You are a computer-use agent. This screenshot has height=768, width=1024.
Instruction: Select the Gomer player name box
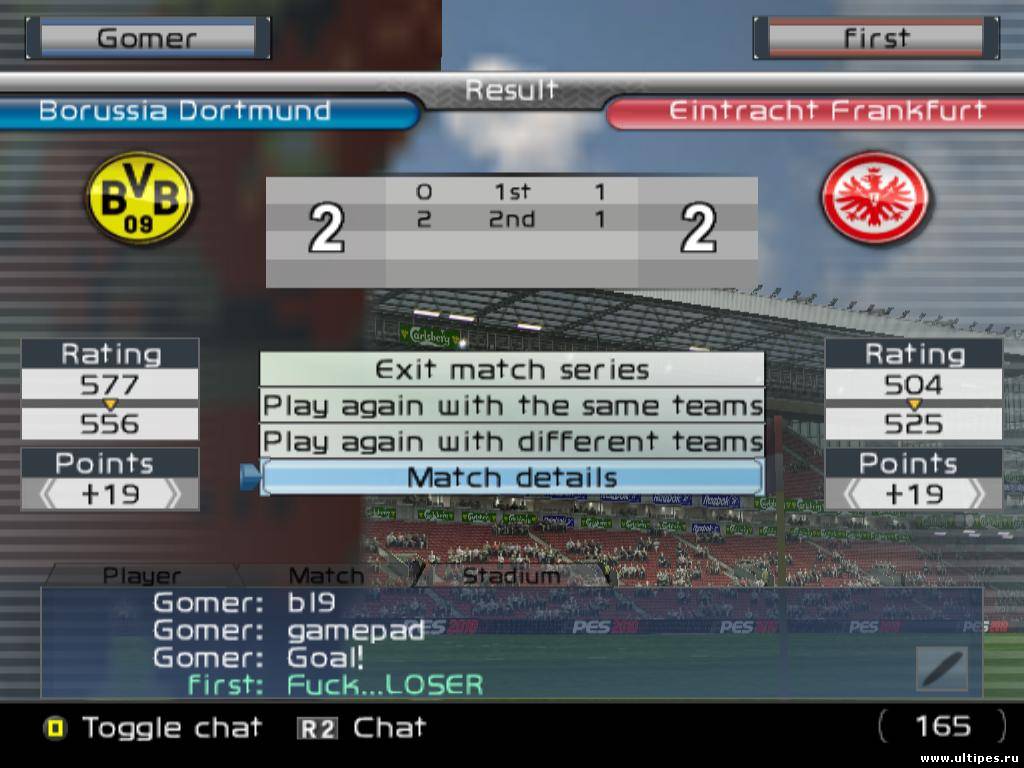pyautogui.click(x=147, y=39)
